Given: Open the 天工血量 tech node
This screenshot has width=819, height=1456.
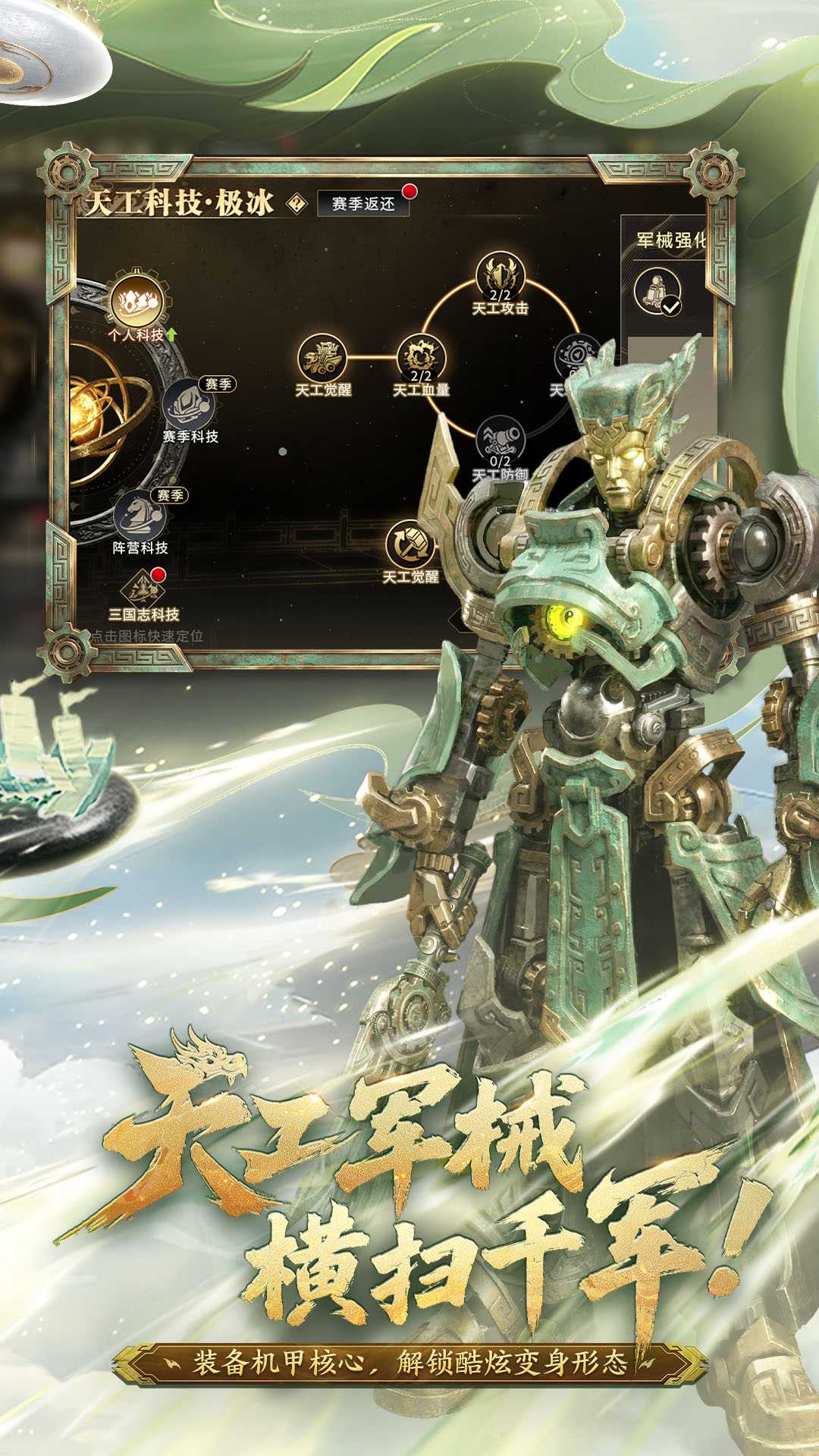Looking at the screenshot, I should point(421,358).
